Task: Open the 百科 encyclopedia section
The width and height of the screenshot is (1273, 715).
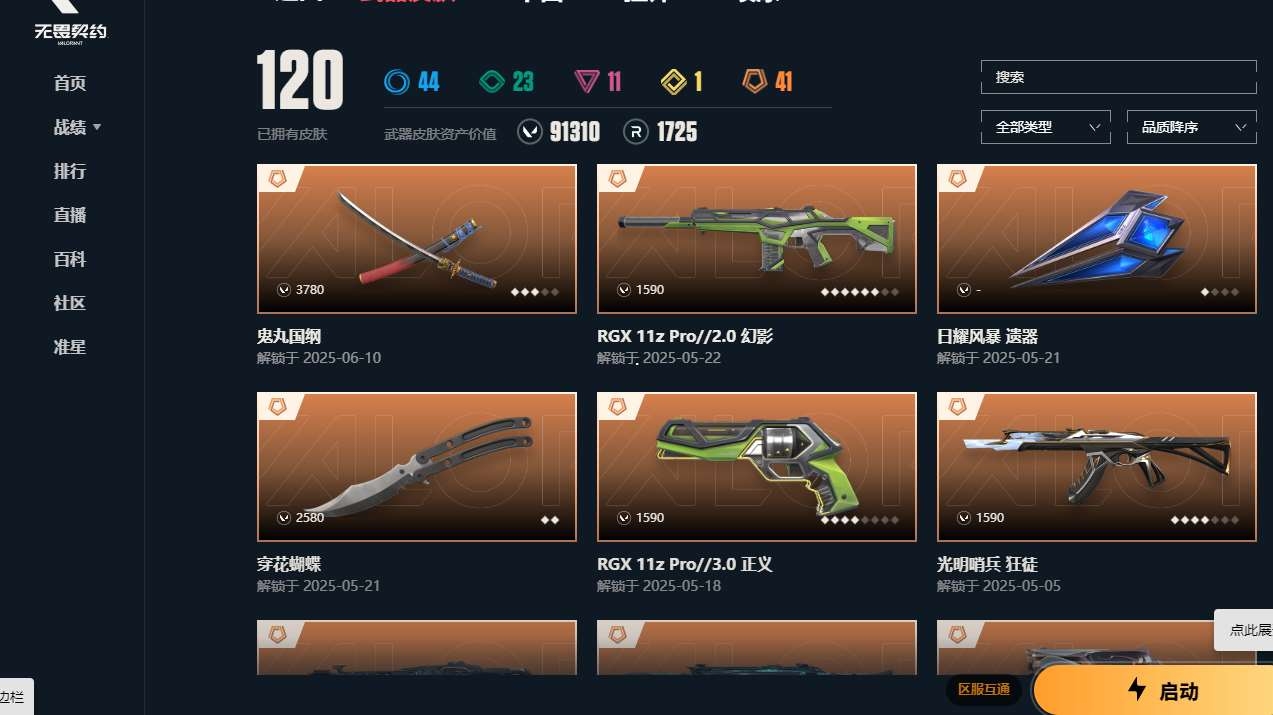Action: [70, 259]
